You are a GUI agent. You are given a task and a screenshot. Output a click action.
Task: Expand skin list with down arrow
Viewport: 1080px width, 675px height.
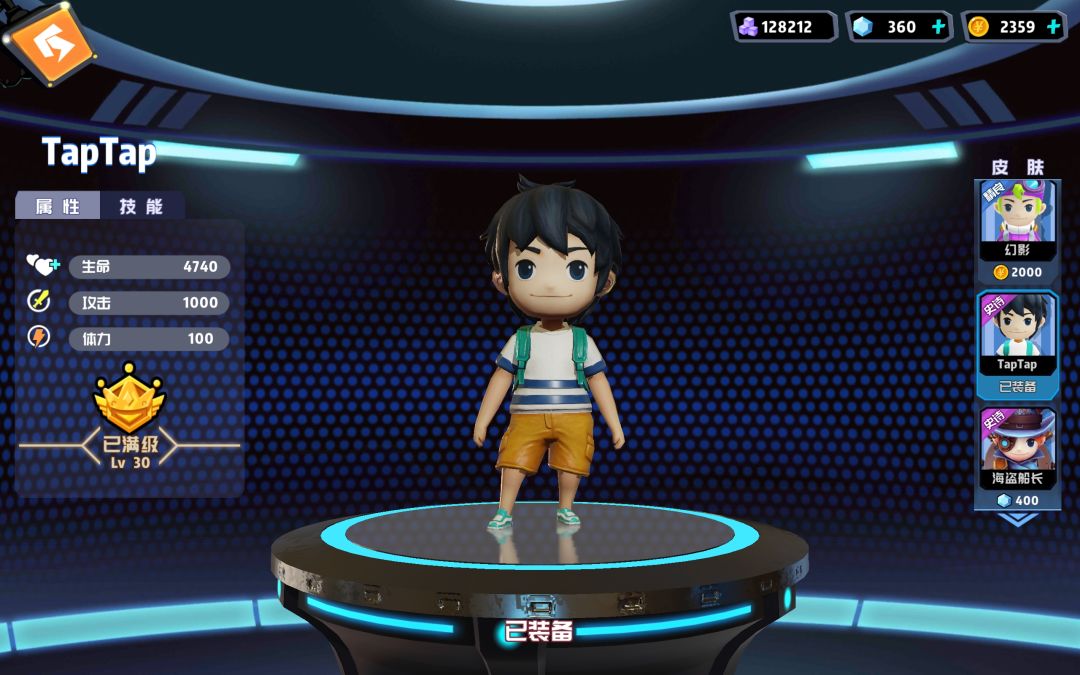(x=1018, y=519)
